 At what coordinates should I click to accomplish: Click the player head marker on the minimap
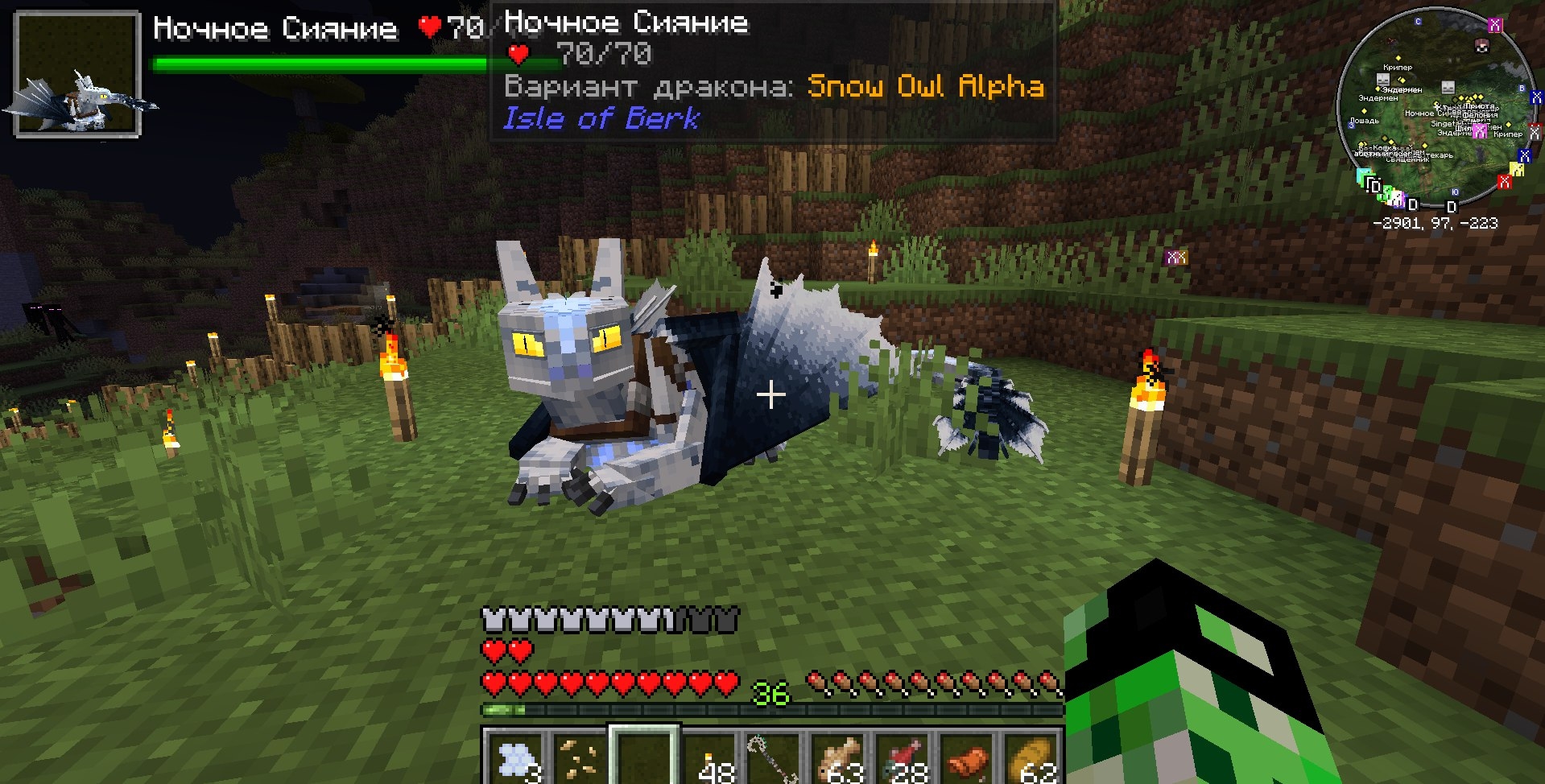1481,46
